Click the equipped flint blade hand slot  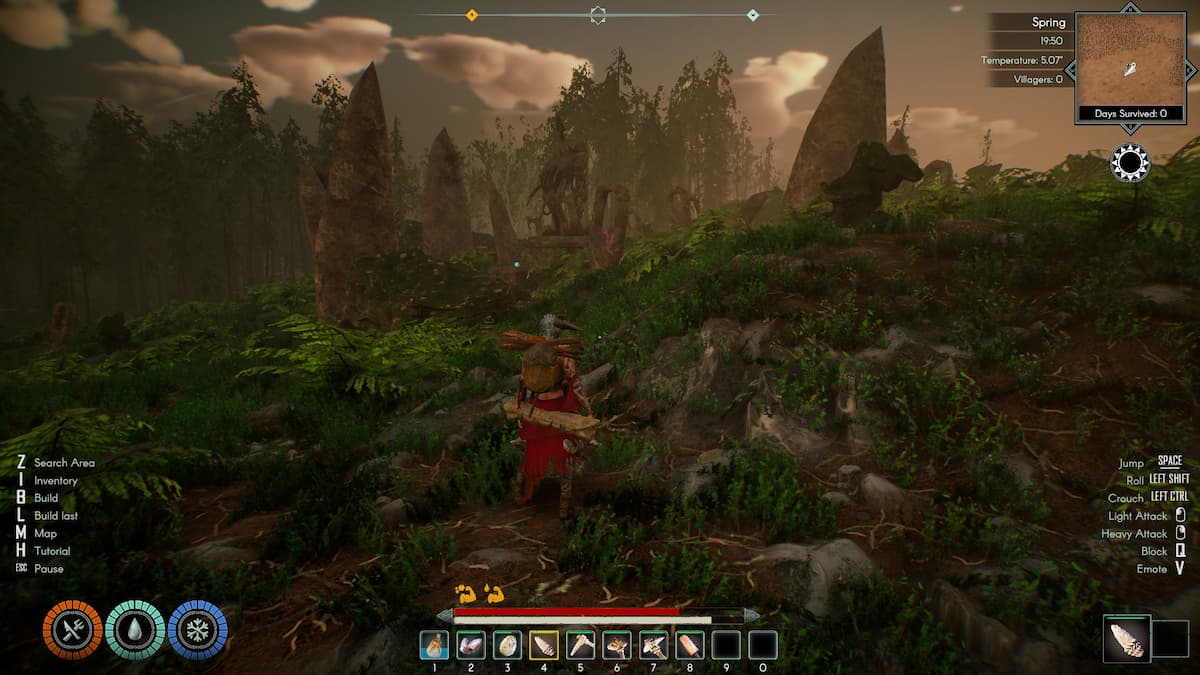(1127, 639)
